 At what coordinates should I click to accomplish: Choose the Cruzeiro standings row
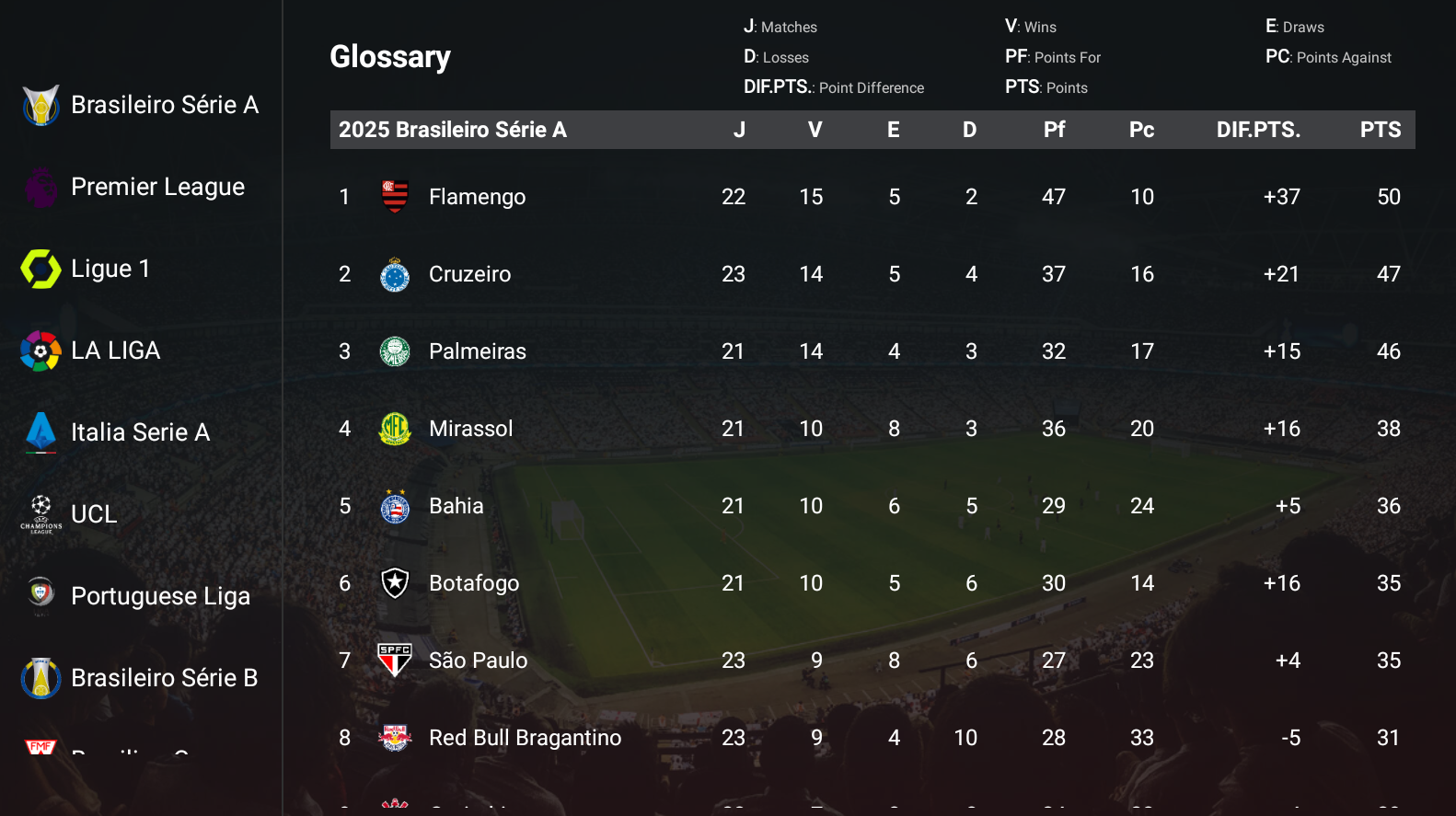point(469,274)
